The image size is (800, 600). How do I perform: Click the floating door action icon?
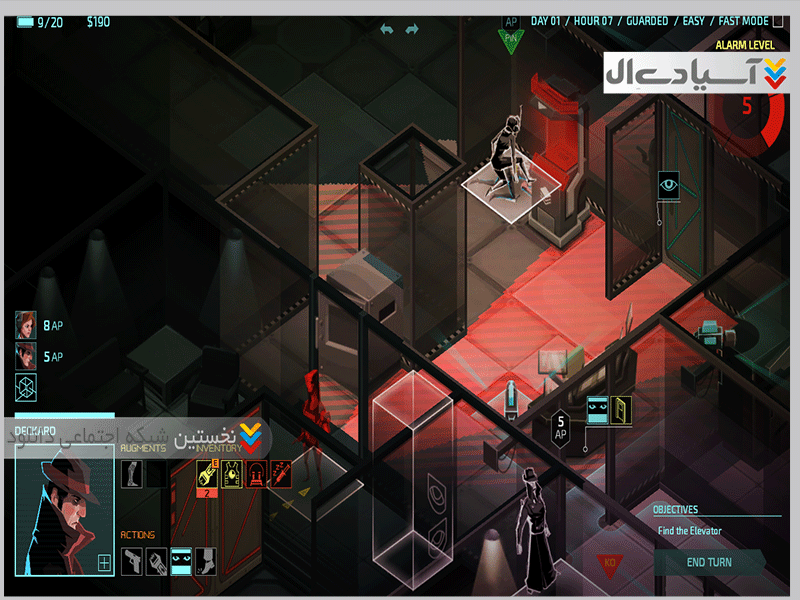pos(621,408)
